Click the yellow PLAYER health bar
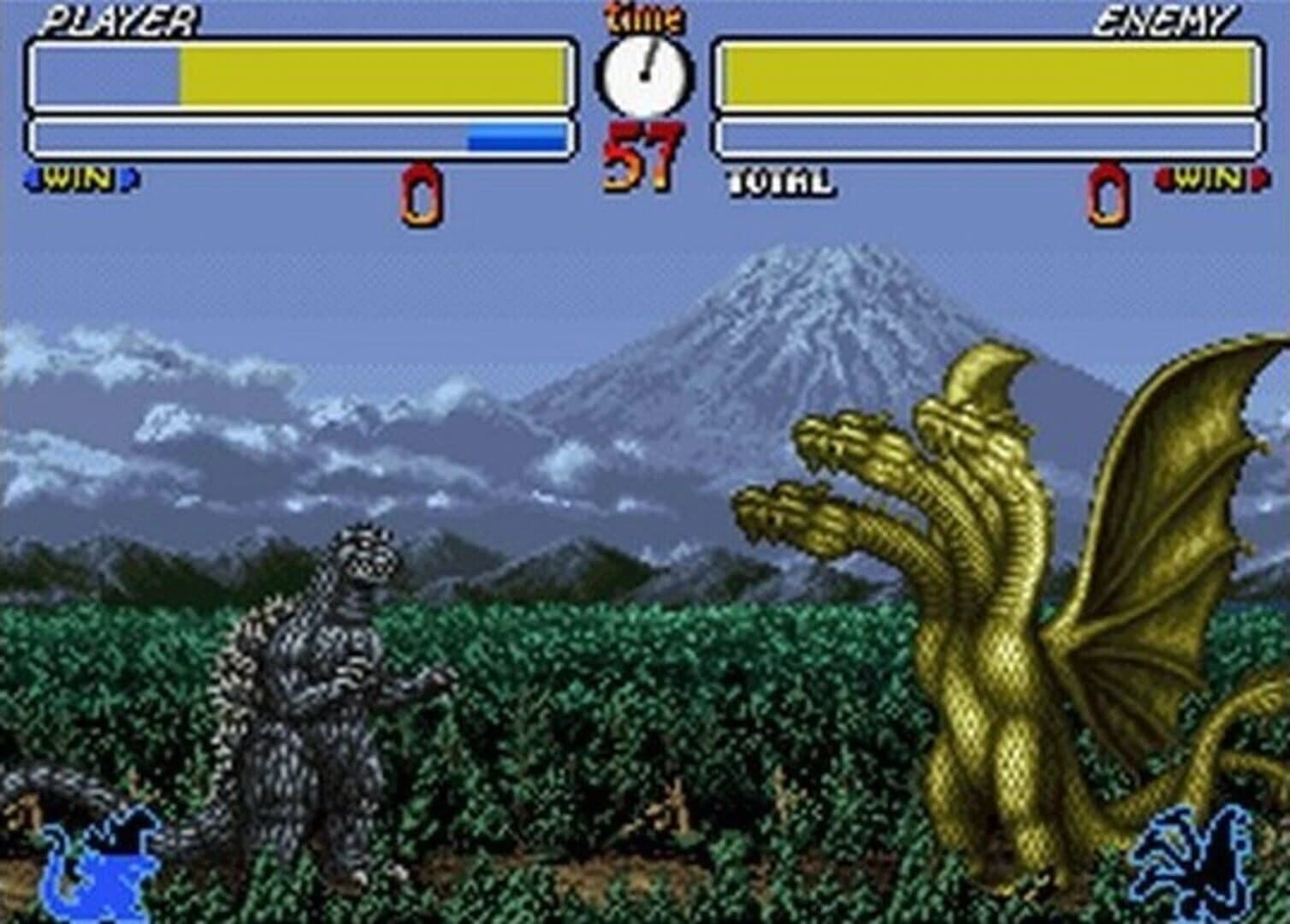This screenshot has height=924, width=1290. [376, 75]
